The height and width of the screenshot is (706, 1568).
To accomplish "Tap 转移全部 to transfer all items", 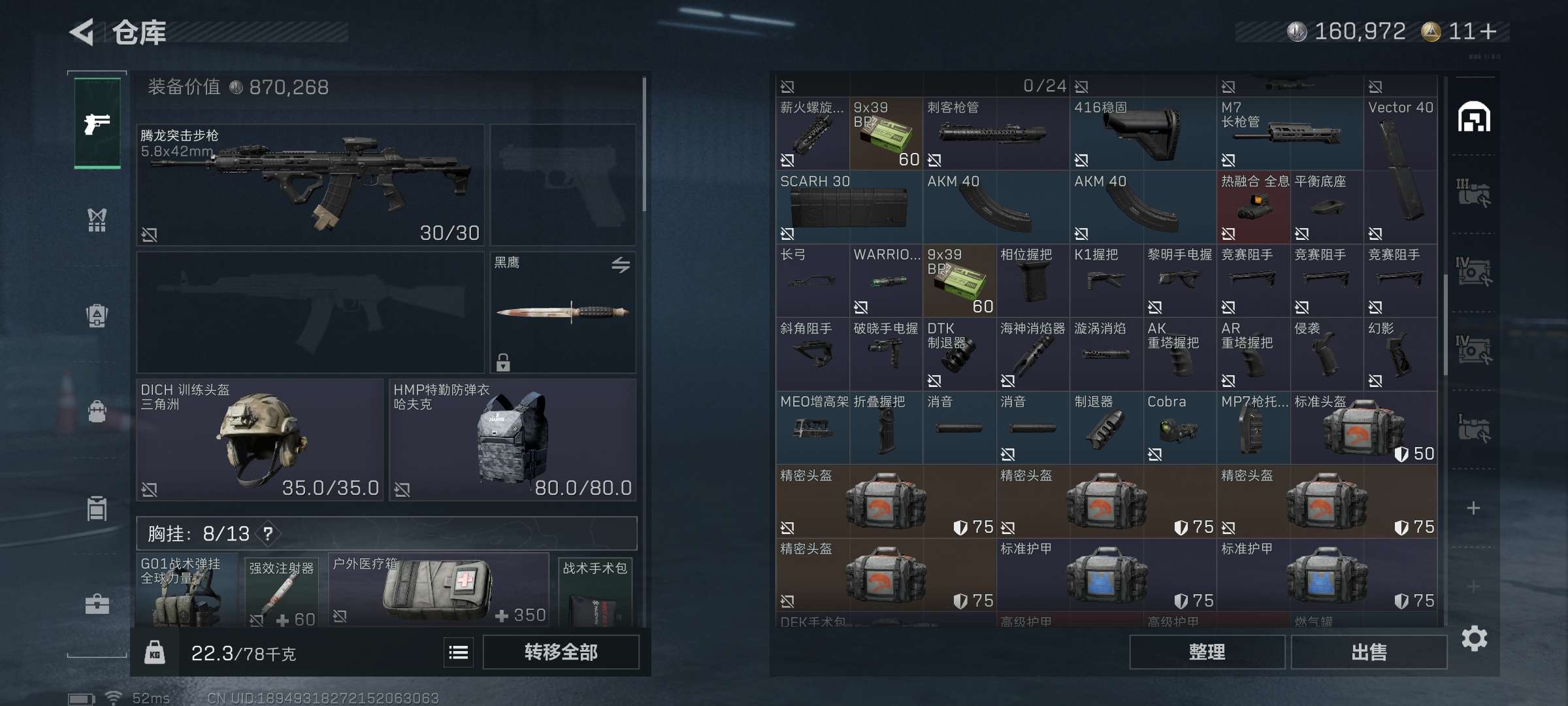I will (561, 652).
